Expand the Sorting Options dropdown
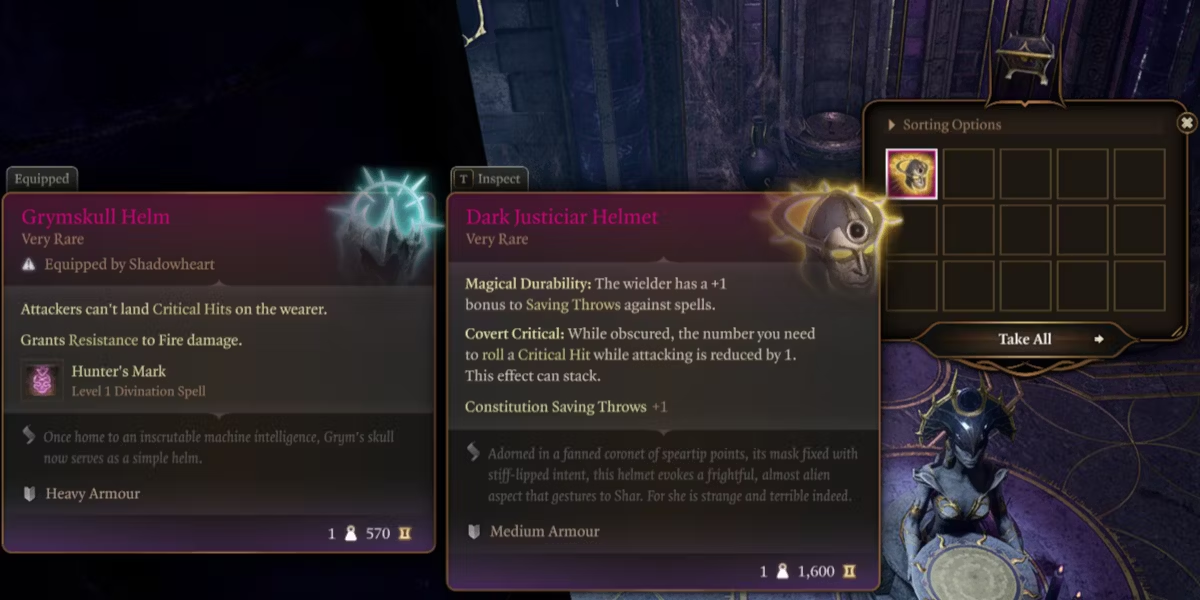Viewport: 1200px width, 600px height. click(944, 125)
